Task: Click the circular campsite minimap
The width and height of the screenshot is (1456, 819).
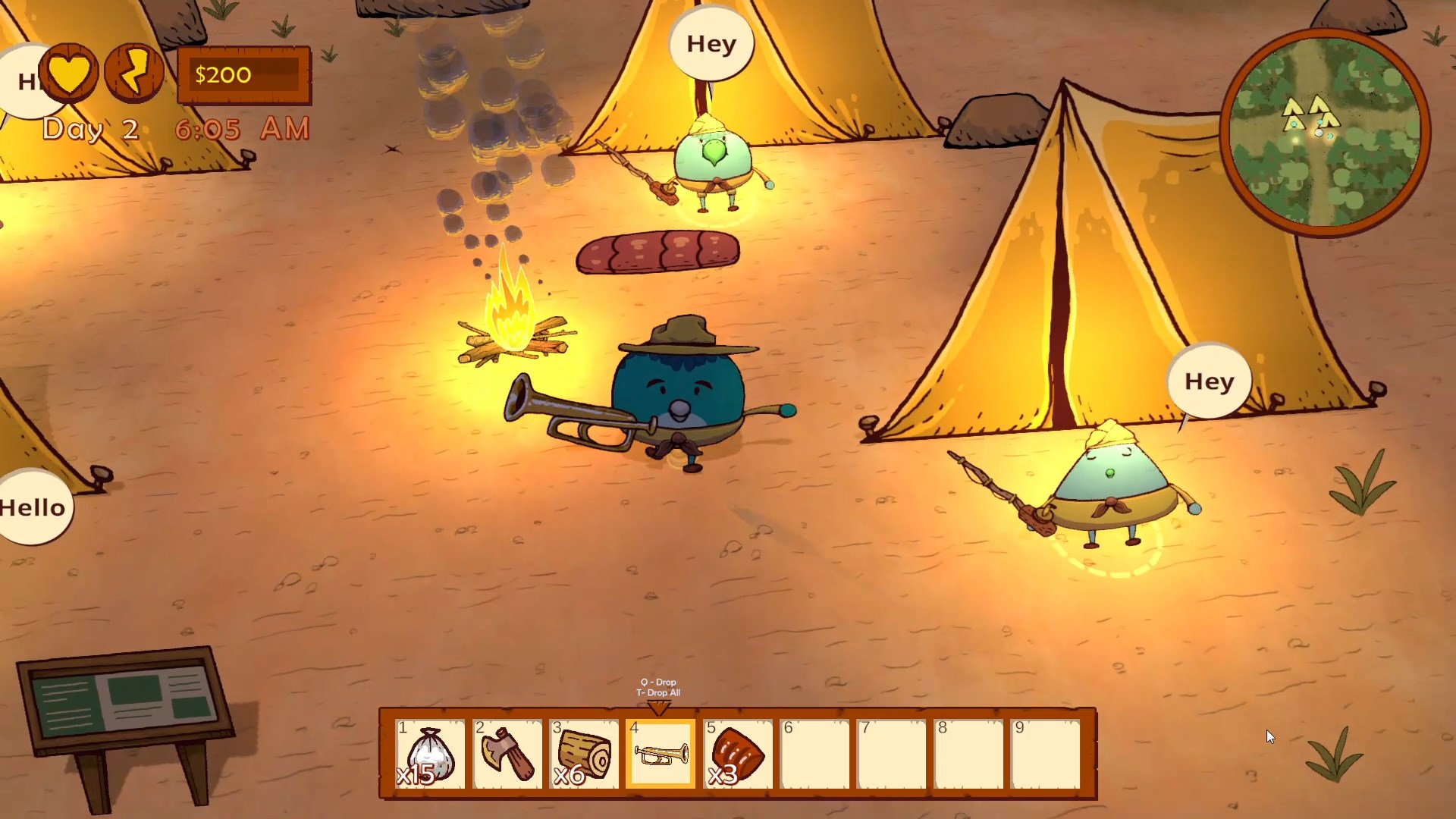Action: (x=1325, y=132)
